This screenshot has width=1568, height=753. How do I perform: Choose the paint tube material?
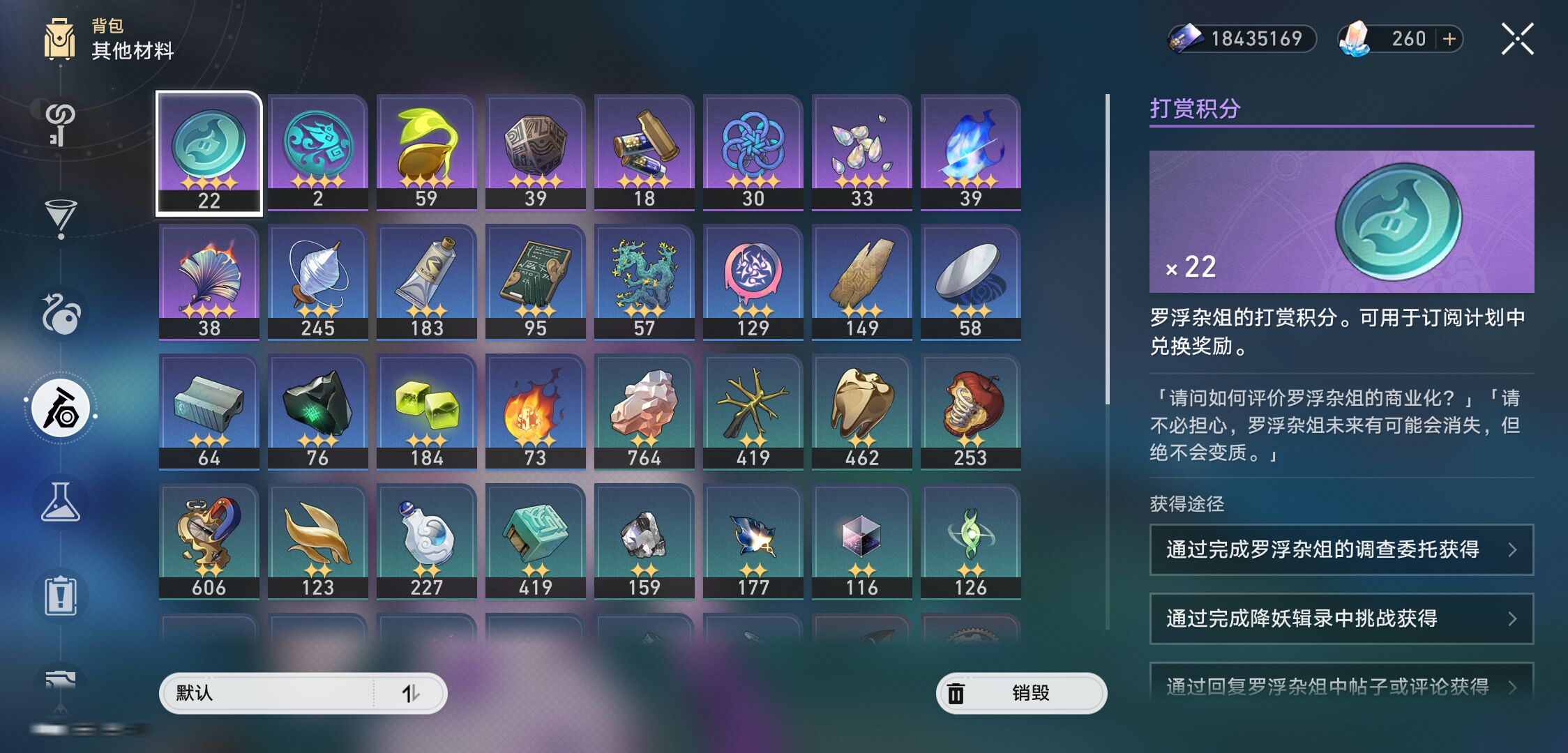426,281
